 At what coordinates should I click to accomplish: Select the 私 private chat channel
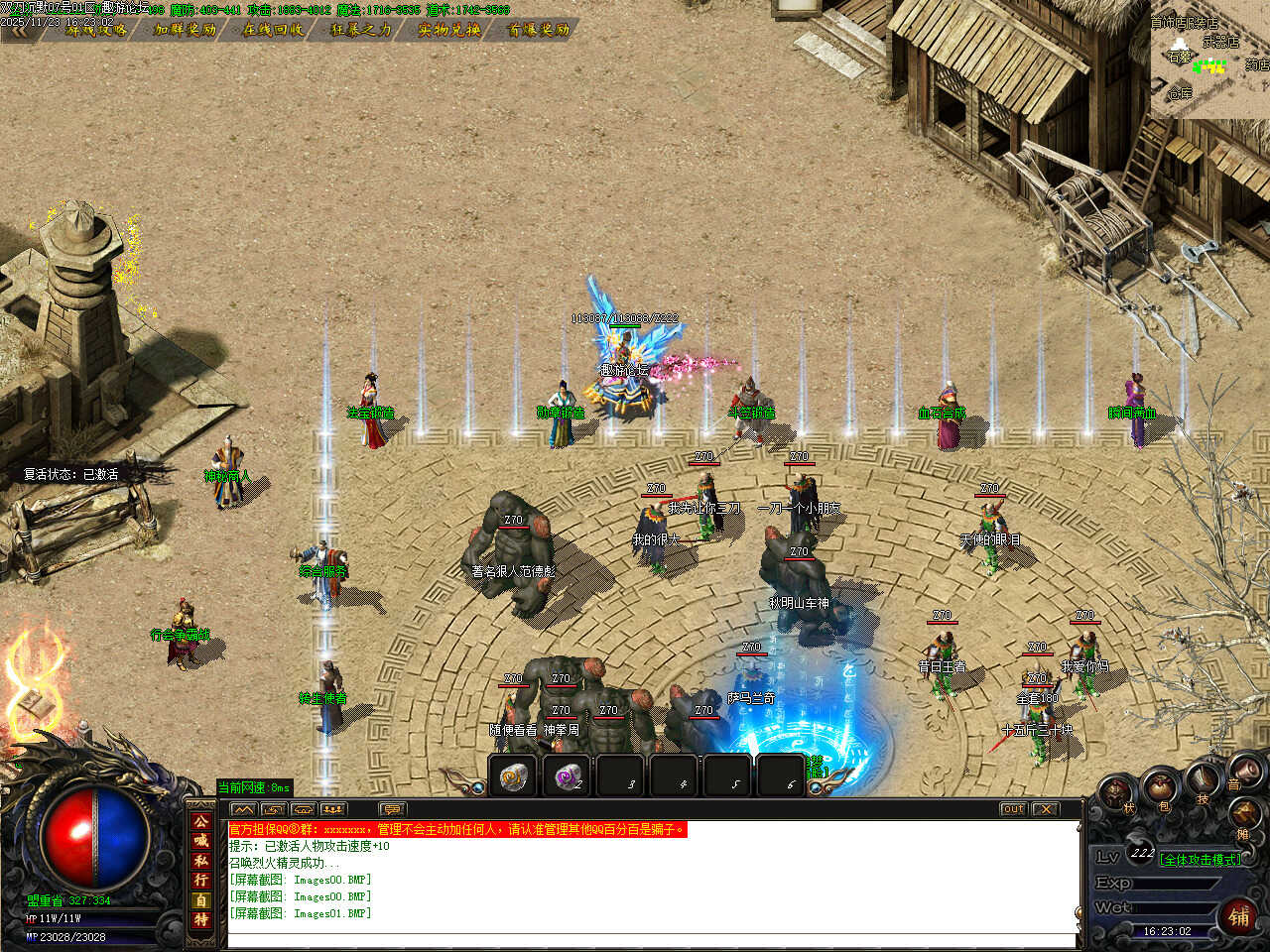click(201, 860)
